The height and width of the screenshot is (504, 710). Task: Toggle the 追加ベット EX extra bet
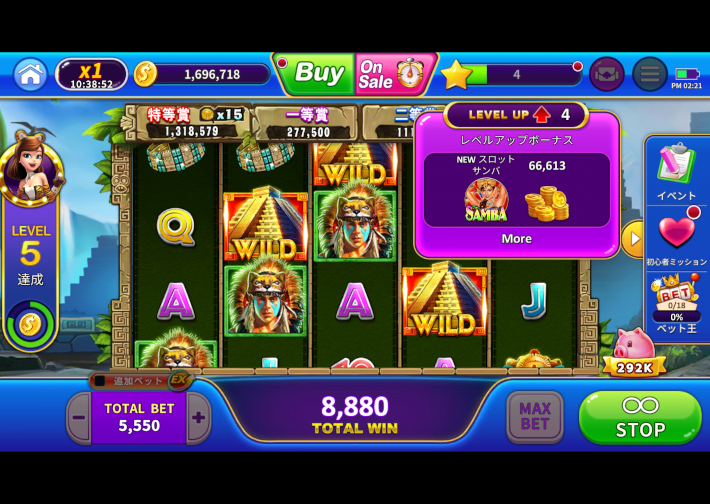[140, 380]
